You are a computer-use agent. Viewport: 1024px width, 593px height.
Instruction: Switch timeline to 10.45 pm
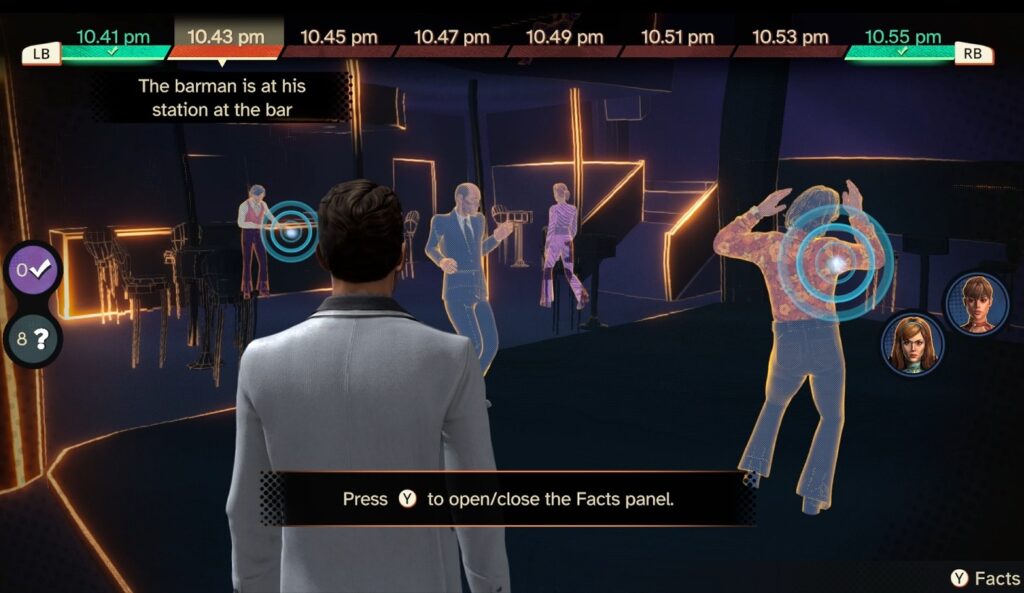pyautogui.click(x=339, y=38)
